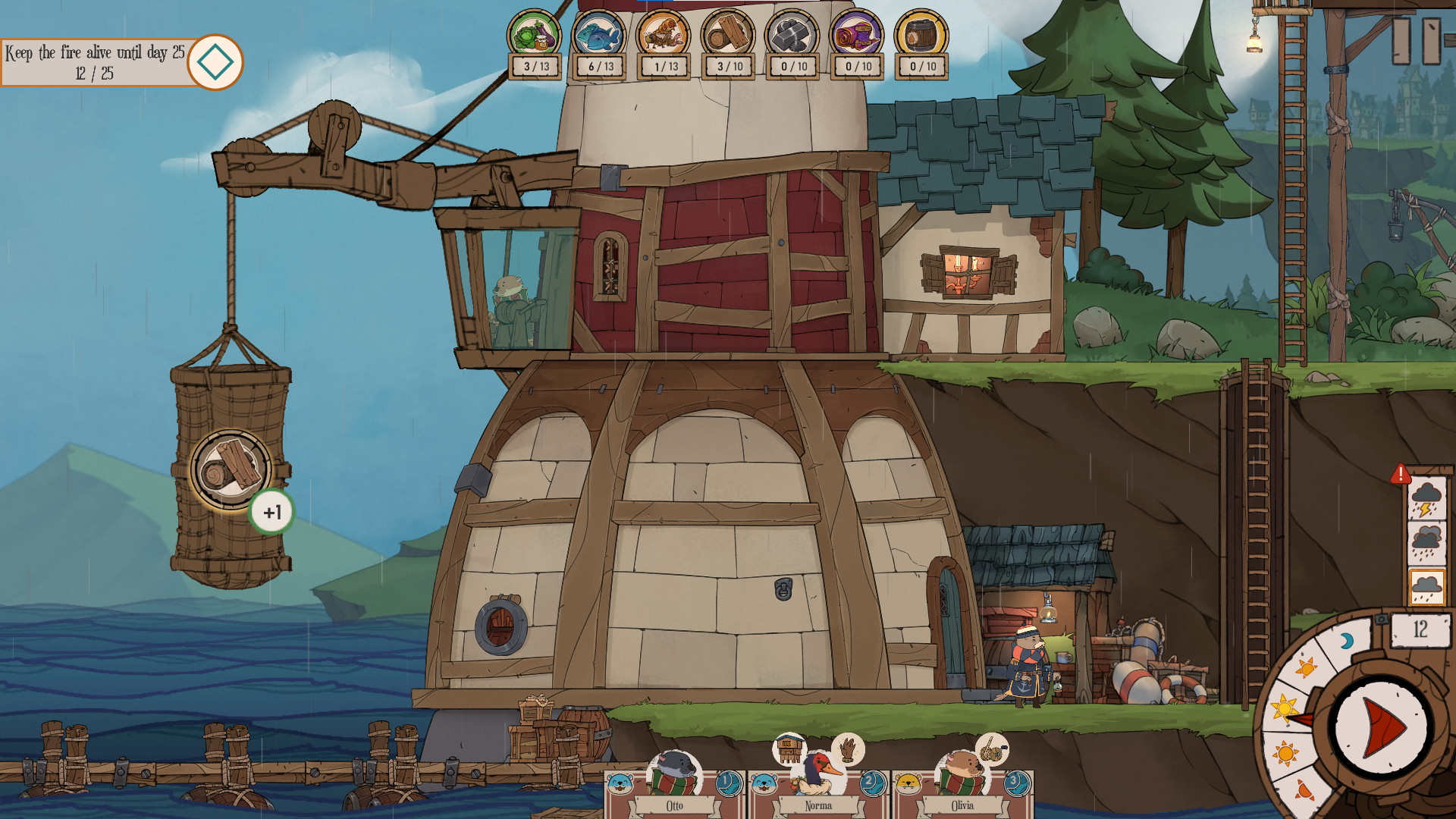1456x819 pixels.
Task: Click the insects resource icon
Action: [664, 34]
